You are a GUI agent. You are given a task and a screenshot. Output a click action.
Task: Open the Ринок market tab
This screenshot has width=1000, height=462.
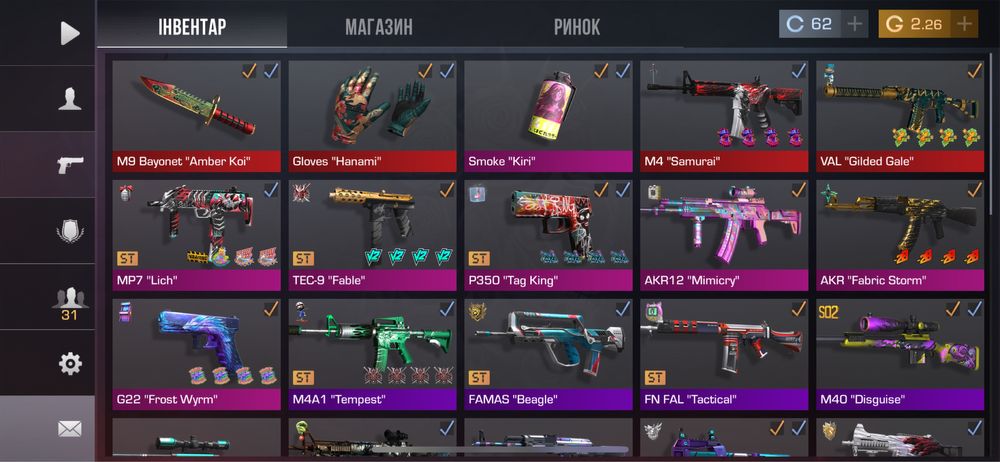coord(577,27)
